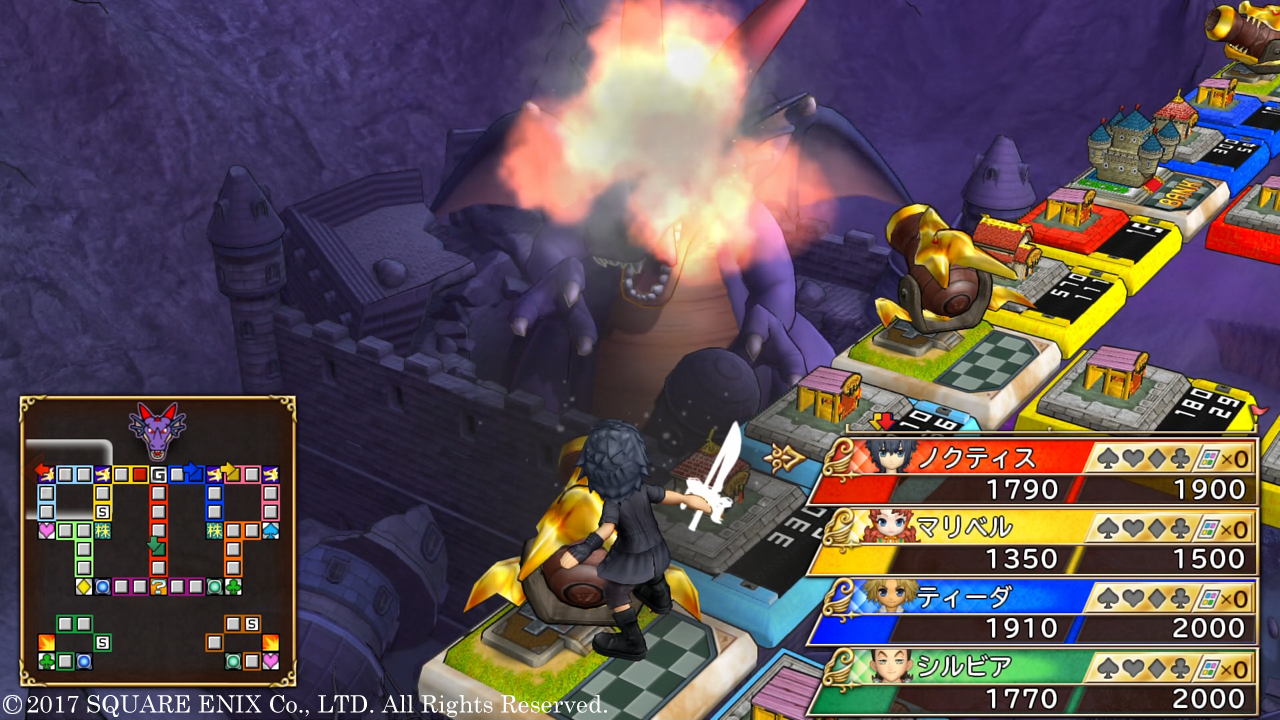Choose the ティーダ player panel

tap(1033, 612)
